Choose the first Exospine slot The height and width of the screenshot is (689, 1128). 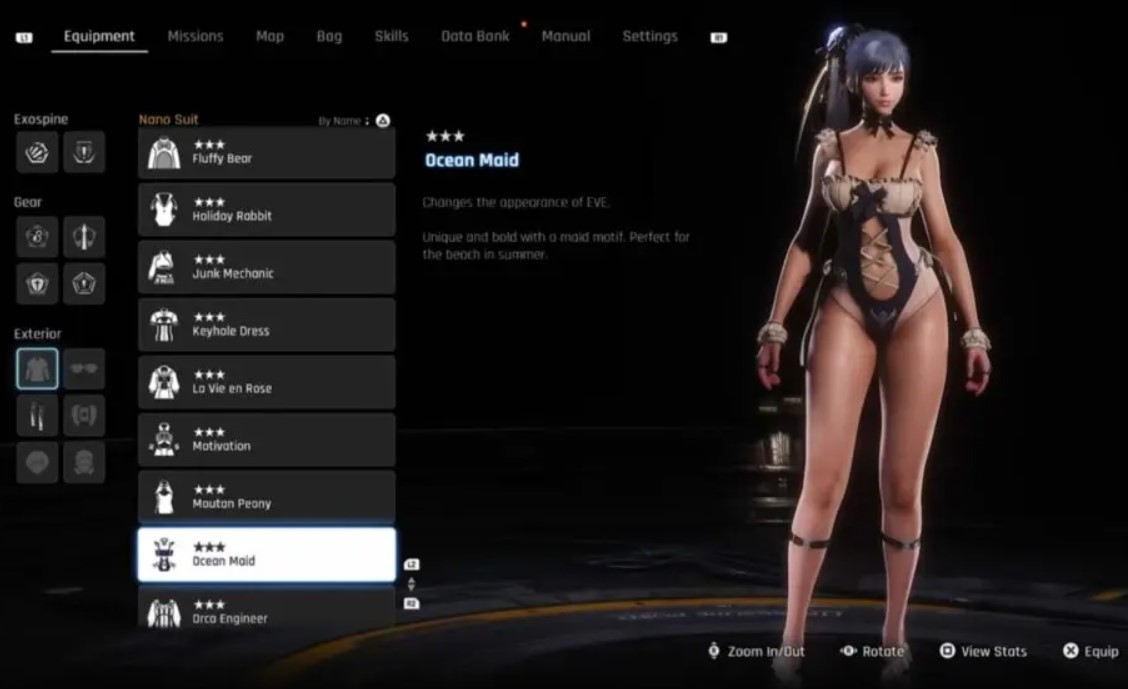[37, 152]
